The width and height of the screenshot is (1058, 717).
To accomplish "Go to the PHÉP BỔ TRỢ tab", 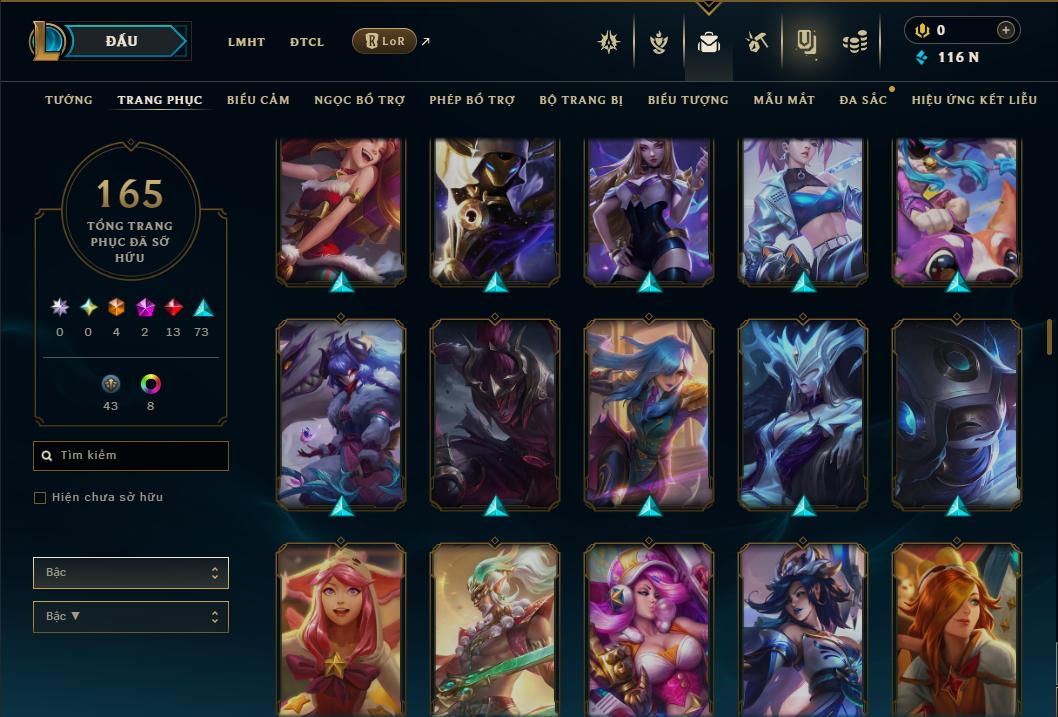I will click(x=472, y=100).
